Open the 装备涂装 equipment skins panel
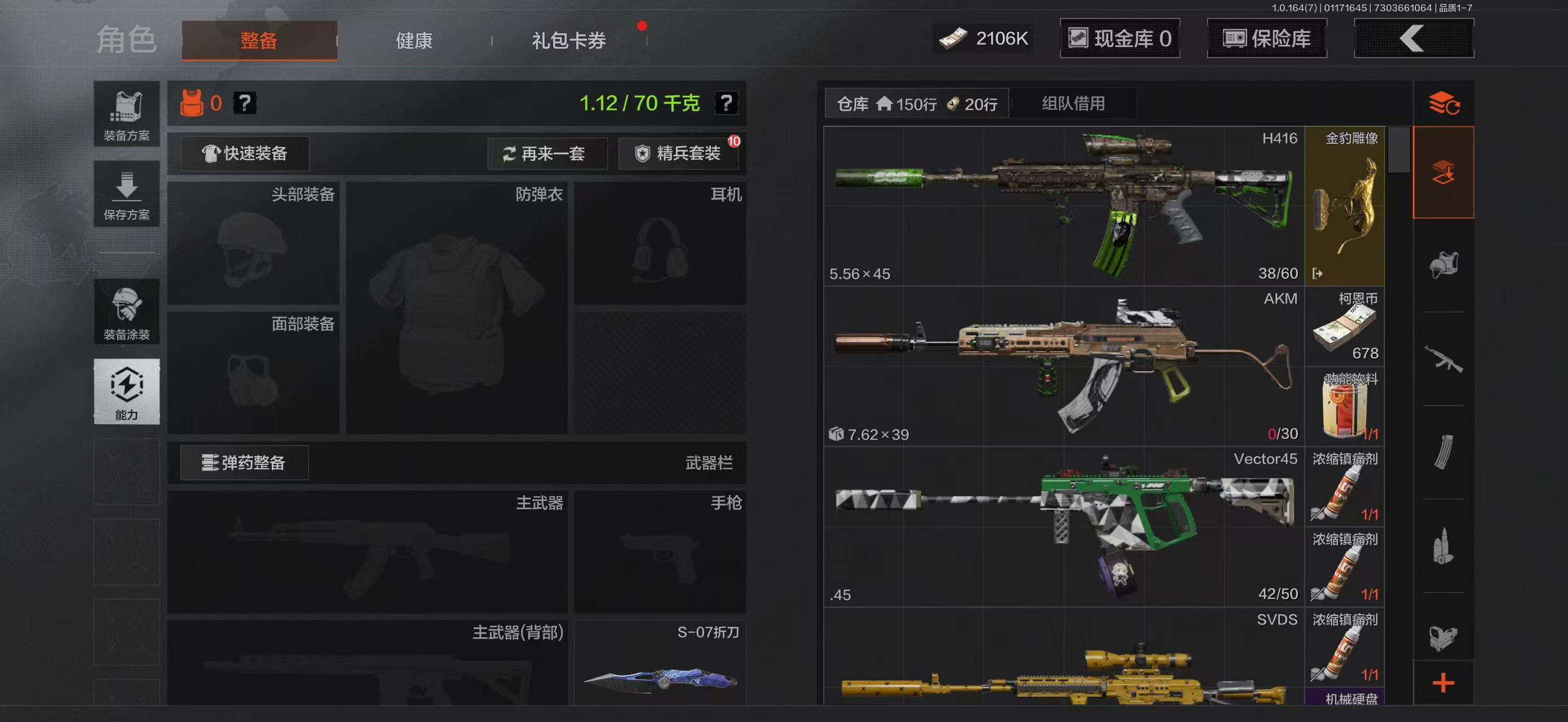 (x=126, y=312)
